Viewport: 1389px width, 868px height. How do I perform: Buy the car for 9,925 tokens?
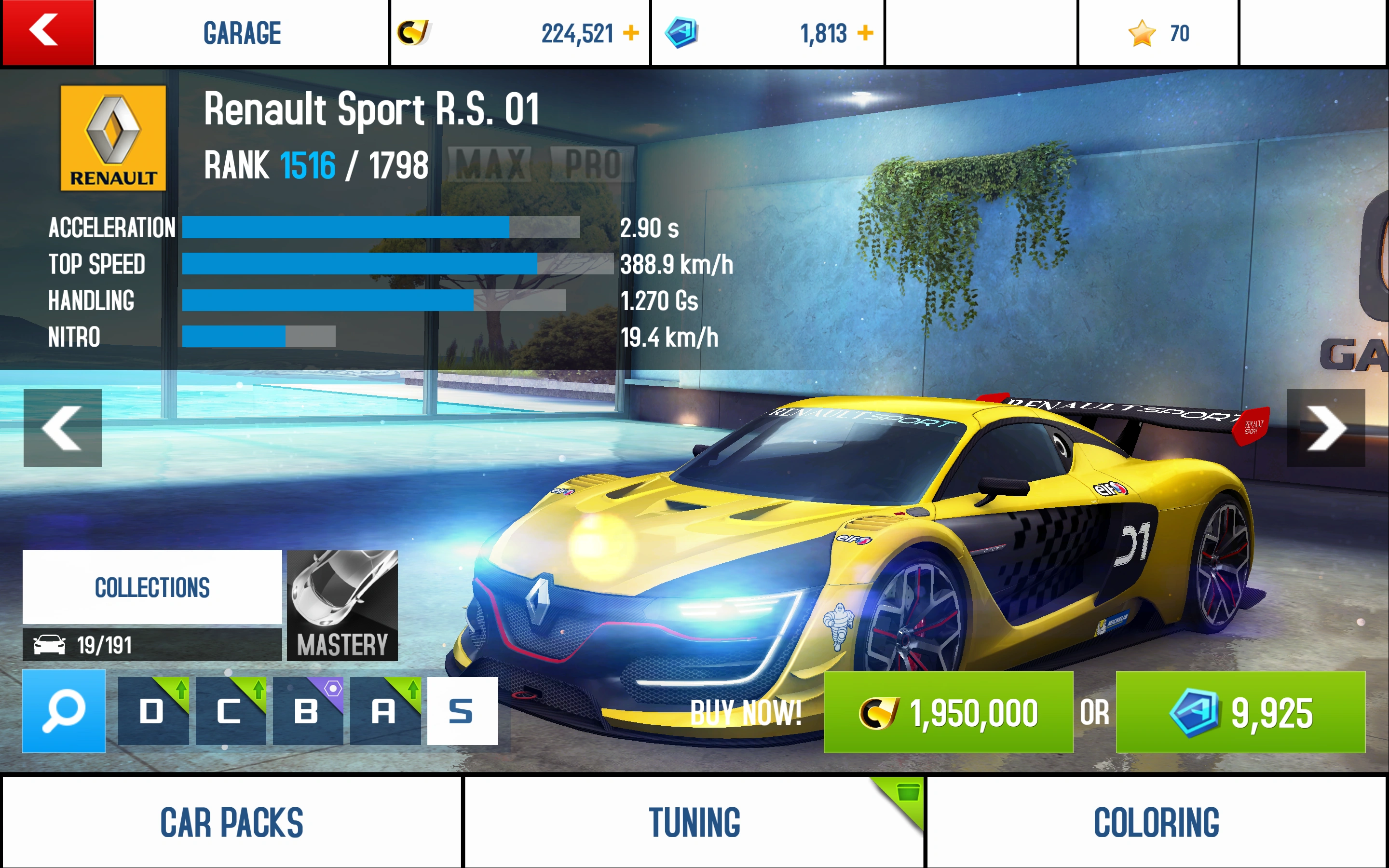pyautogui.click(x=1240, y=712)
